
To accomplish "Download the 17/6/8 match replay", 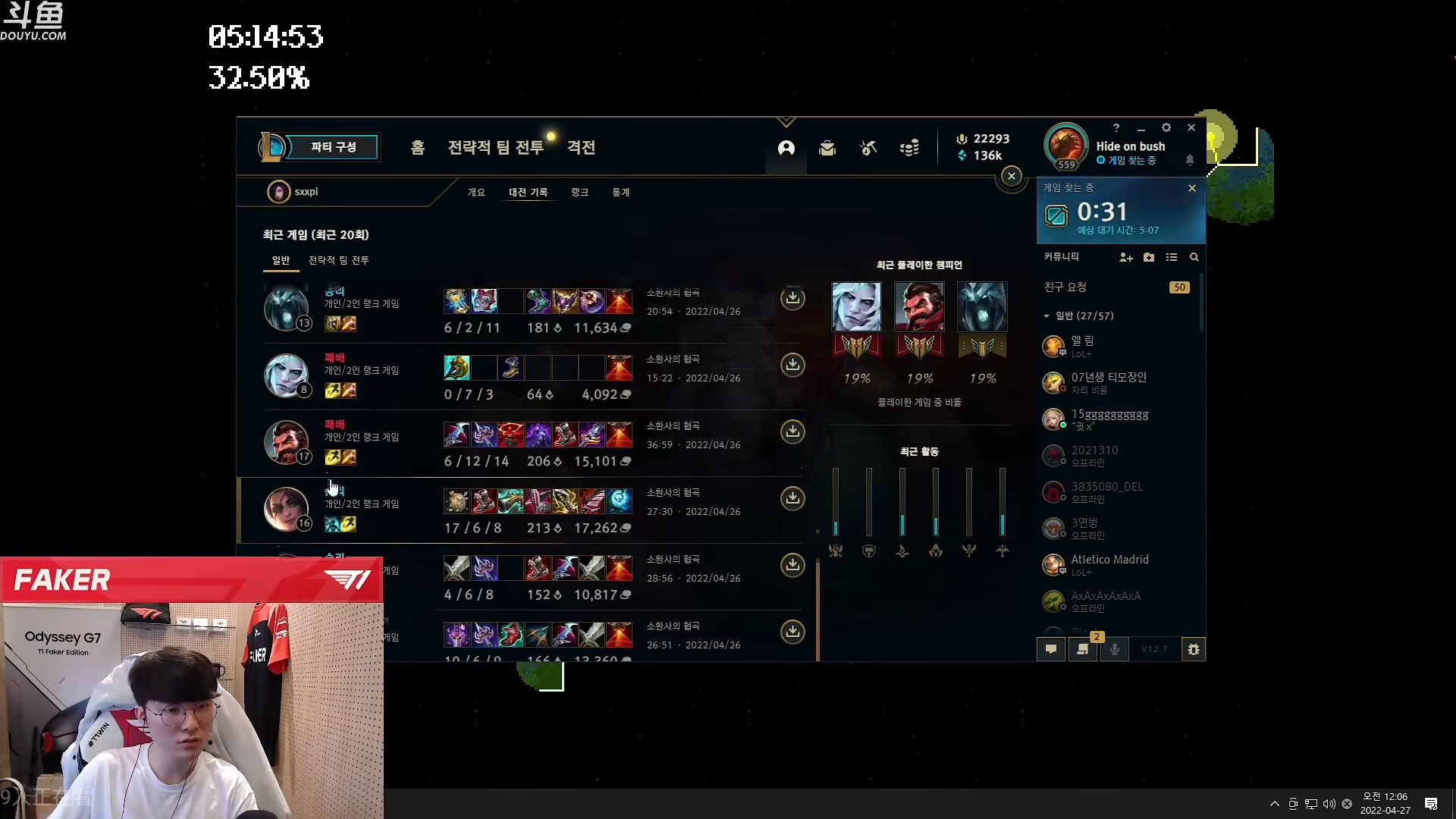I will [792, 498].
